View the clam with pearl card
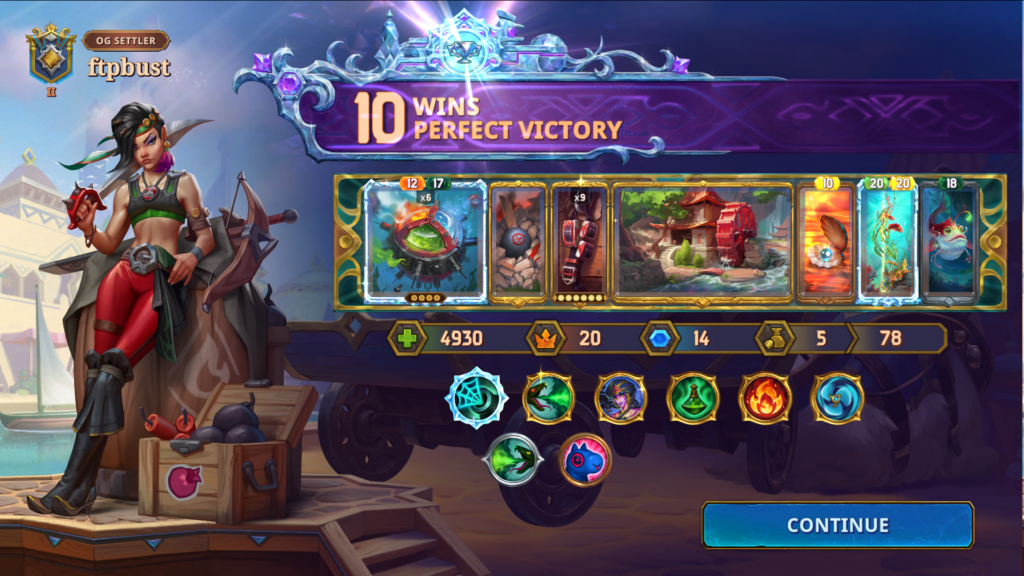This screenshot has height=576, width=1024. coord(825,241)
